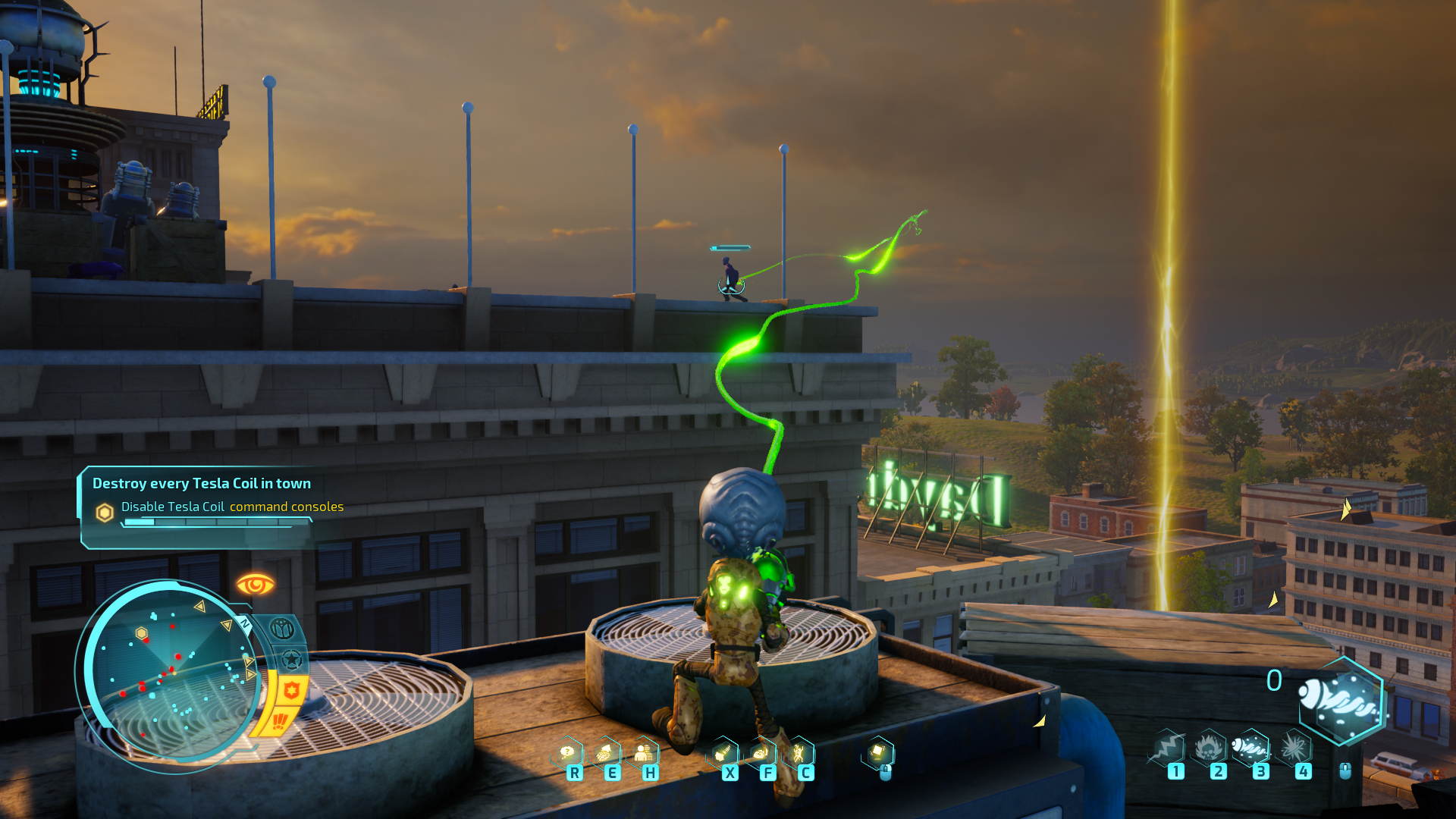The width and height of the screenshot is (1456, 819).
Task: Select the police badge alert level segment
Action: pyautogui.click(x=291, y=690)
